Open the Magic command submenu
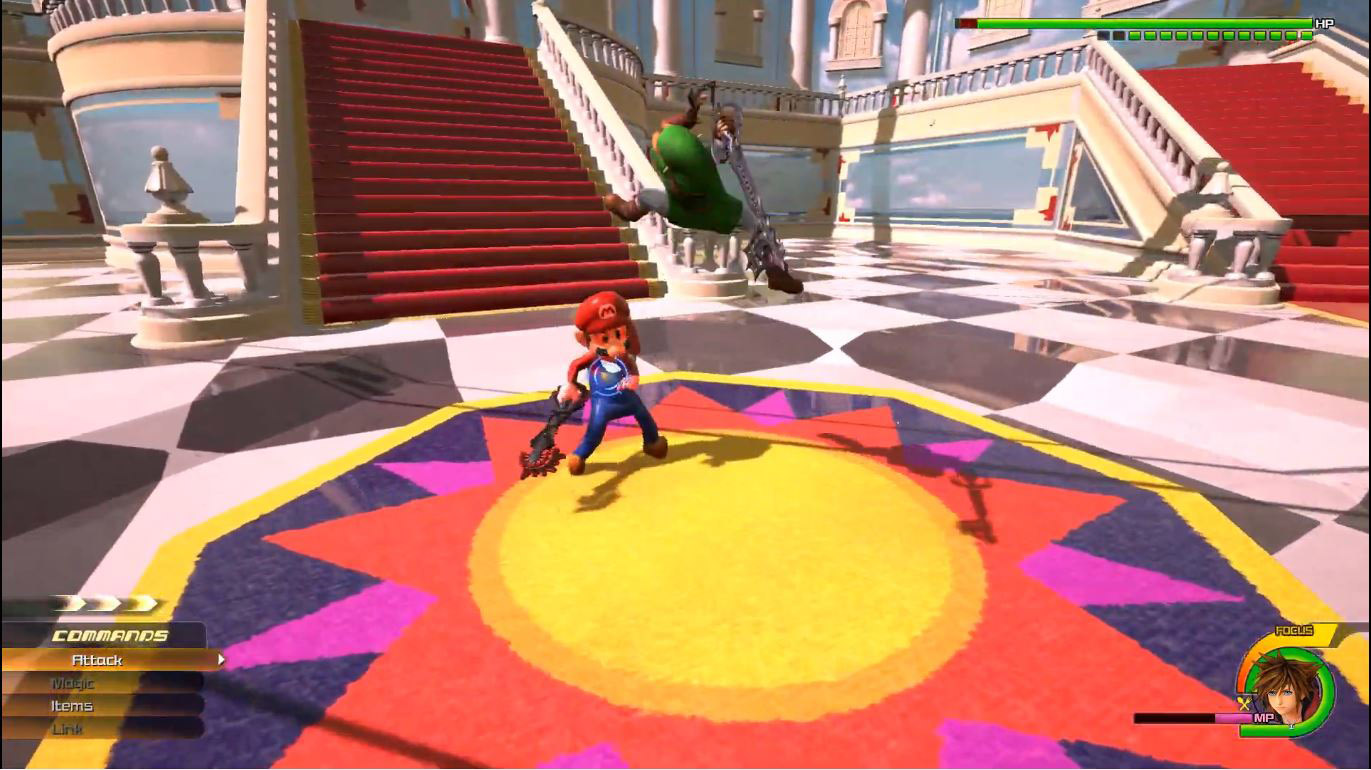 [x=75, y=684]
